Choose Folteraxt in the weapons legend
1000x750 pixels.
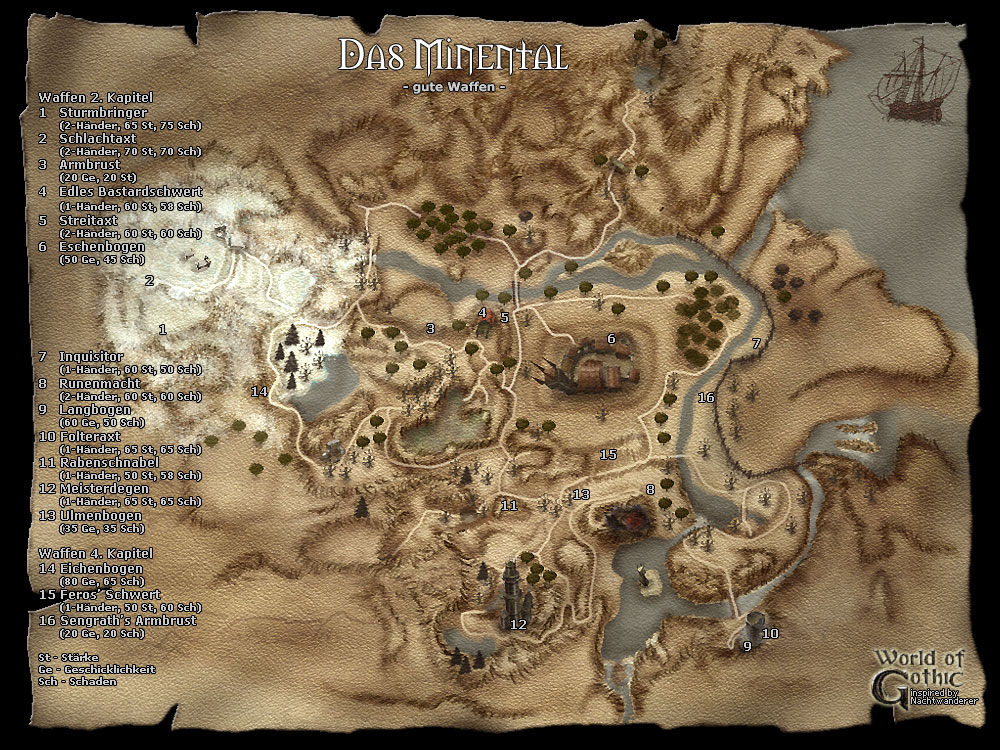(92, 437)
